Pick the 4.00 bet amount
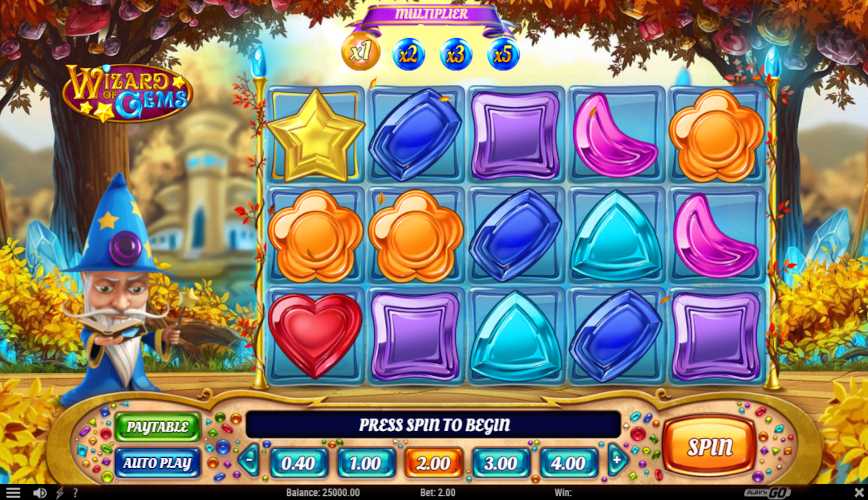868x500 pixels. point(569,463)
